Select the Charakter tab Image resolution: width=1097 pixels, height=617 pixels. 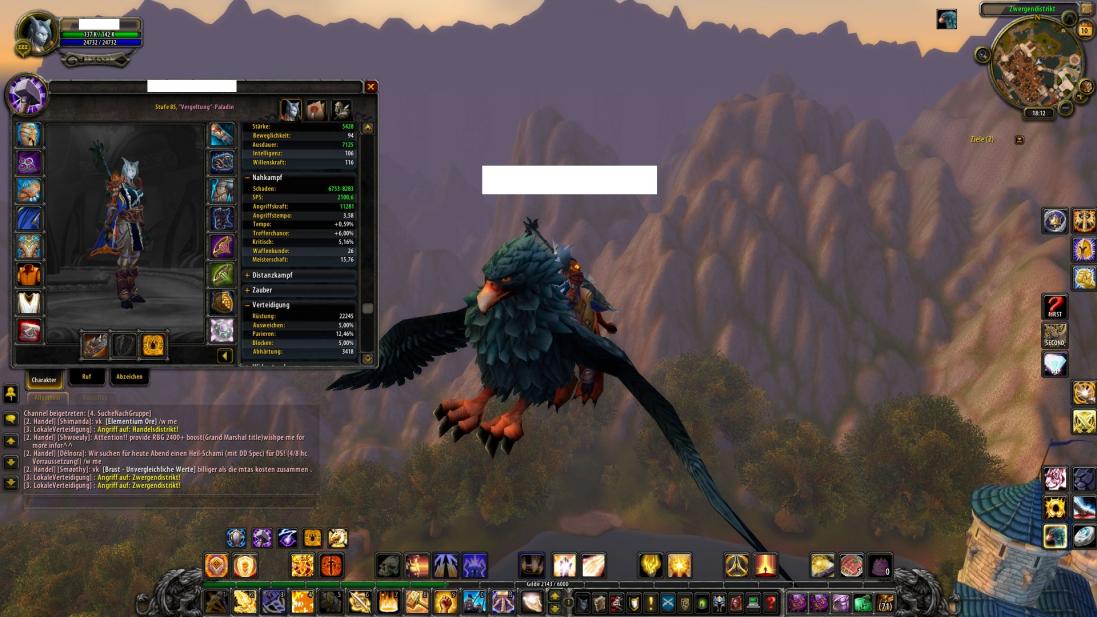click(x=44, y=379)
